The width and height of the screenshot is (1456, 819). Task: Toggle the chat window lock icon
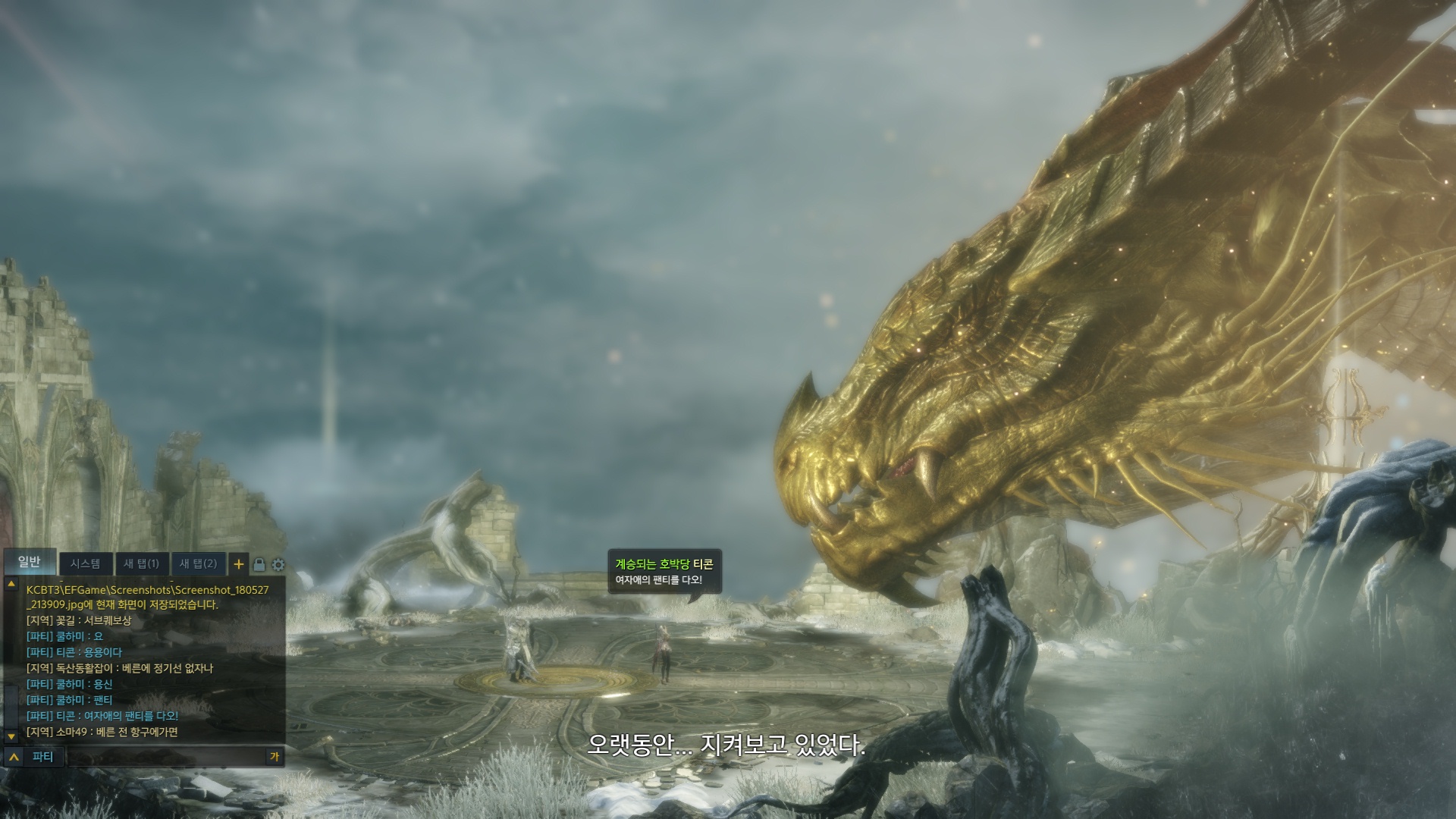[259, 564]
